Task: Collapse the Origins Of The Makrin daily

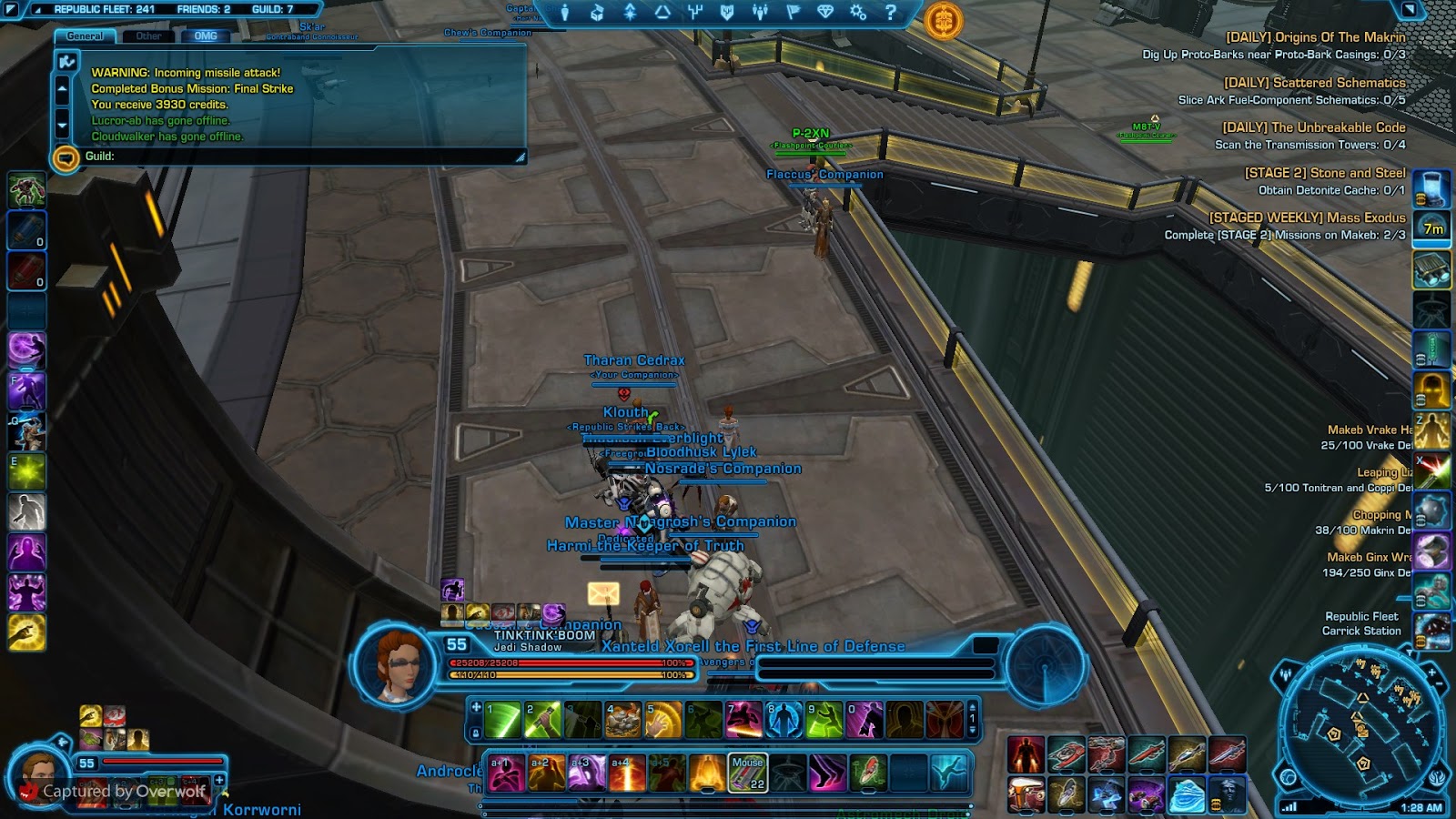Action: tap(1316, 37)
